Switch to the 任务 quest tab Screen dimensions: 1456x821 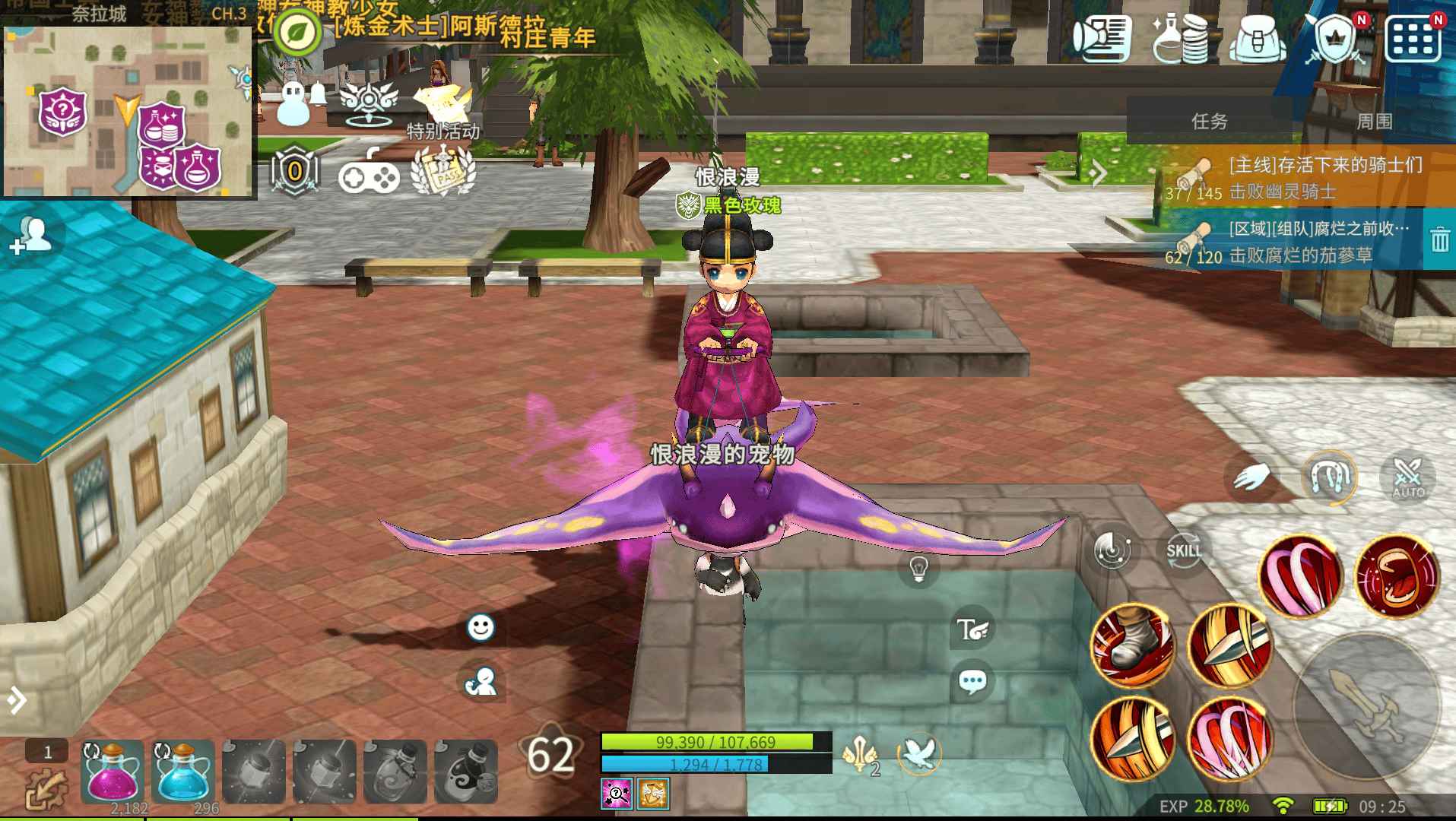pos(1209,122)
